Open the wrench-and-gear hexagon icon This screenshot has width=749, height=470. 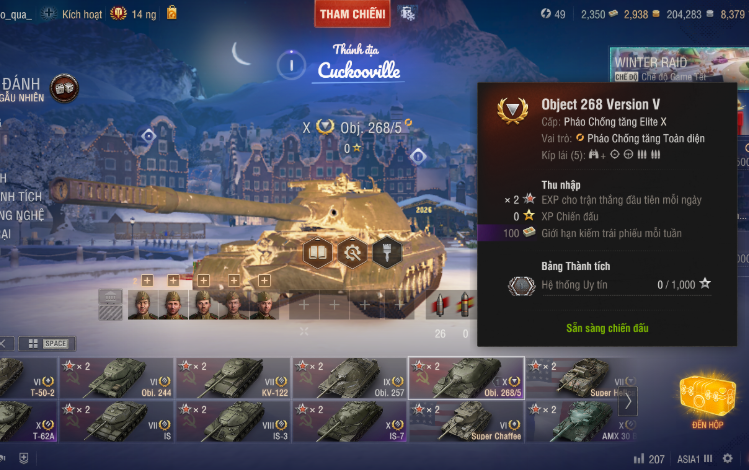click(x=353, y=252)
